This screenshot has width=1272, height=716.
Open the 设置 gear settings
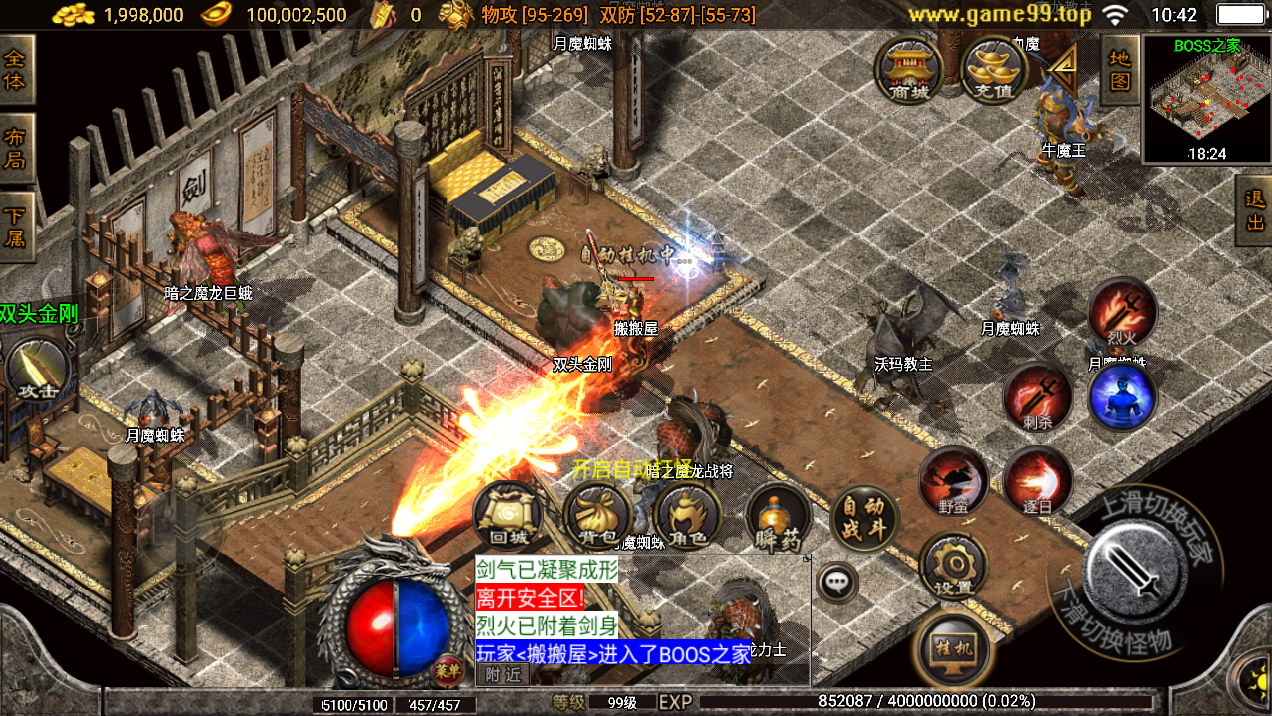(x=953, y=566)
